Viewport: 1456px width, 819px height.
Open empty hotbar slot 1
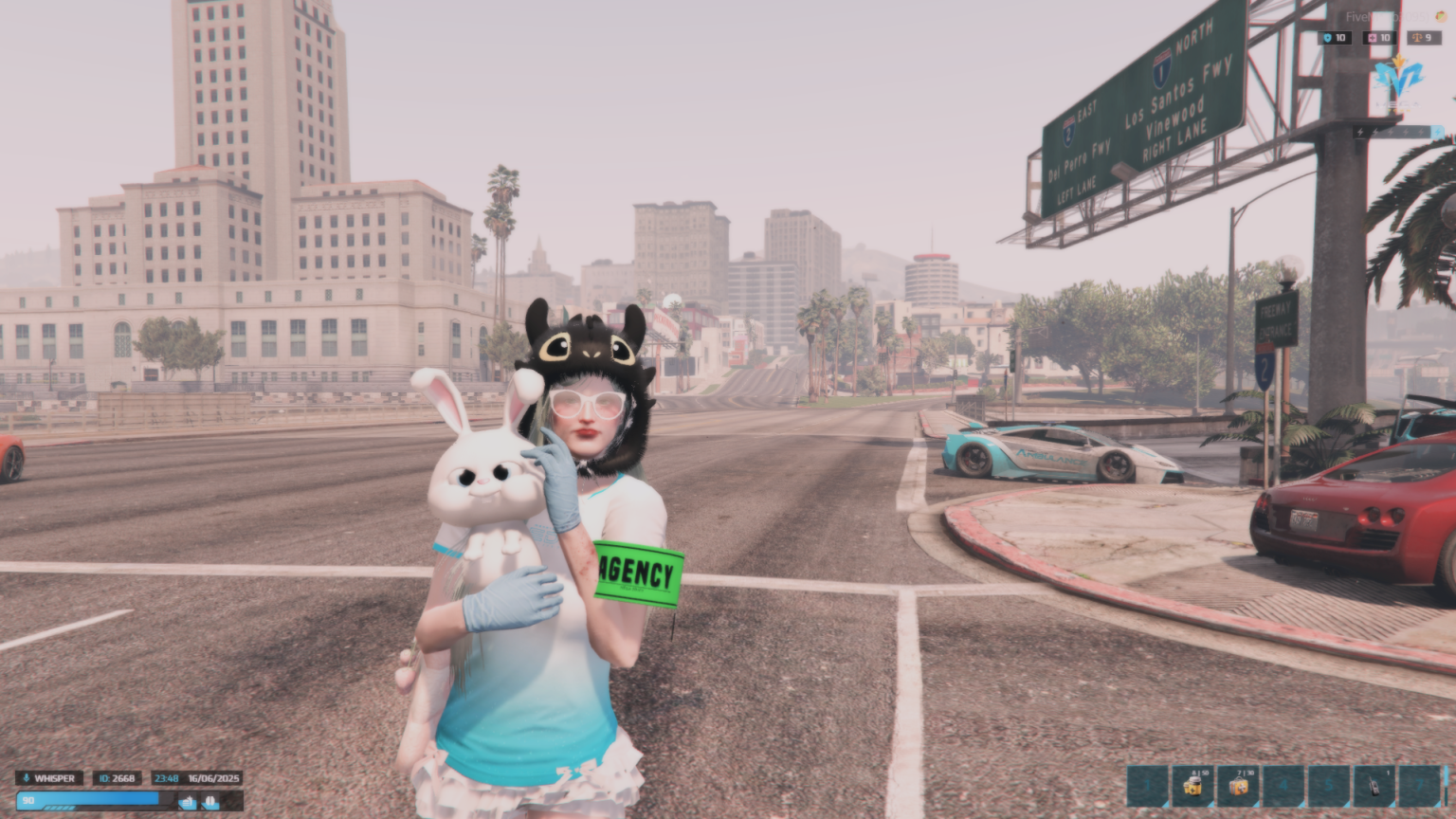click(1147, 786)
